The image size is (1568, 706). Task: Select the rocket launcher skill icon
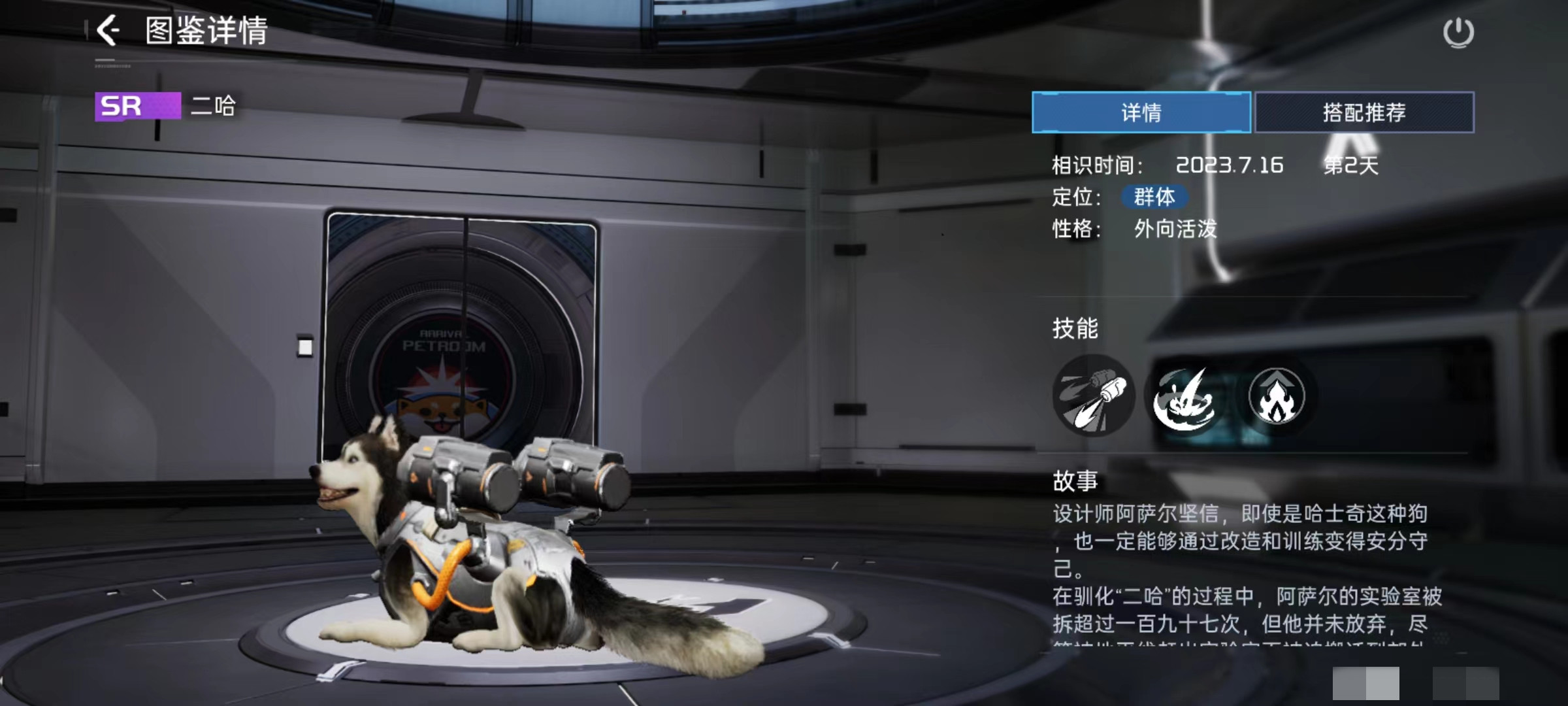pyautogui.click(x=1094, y=395)
